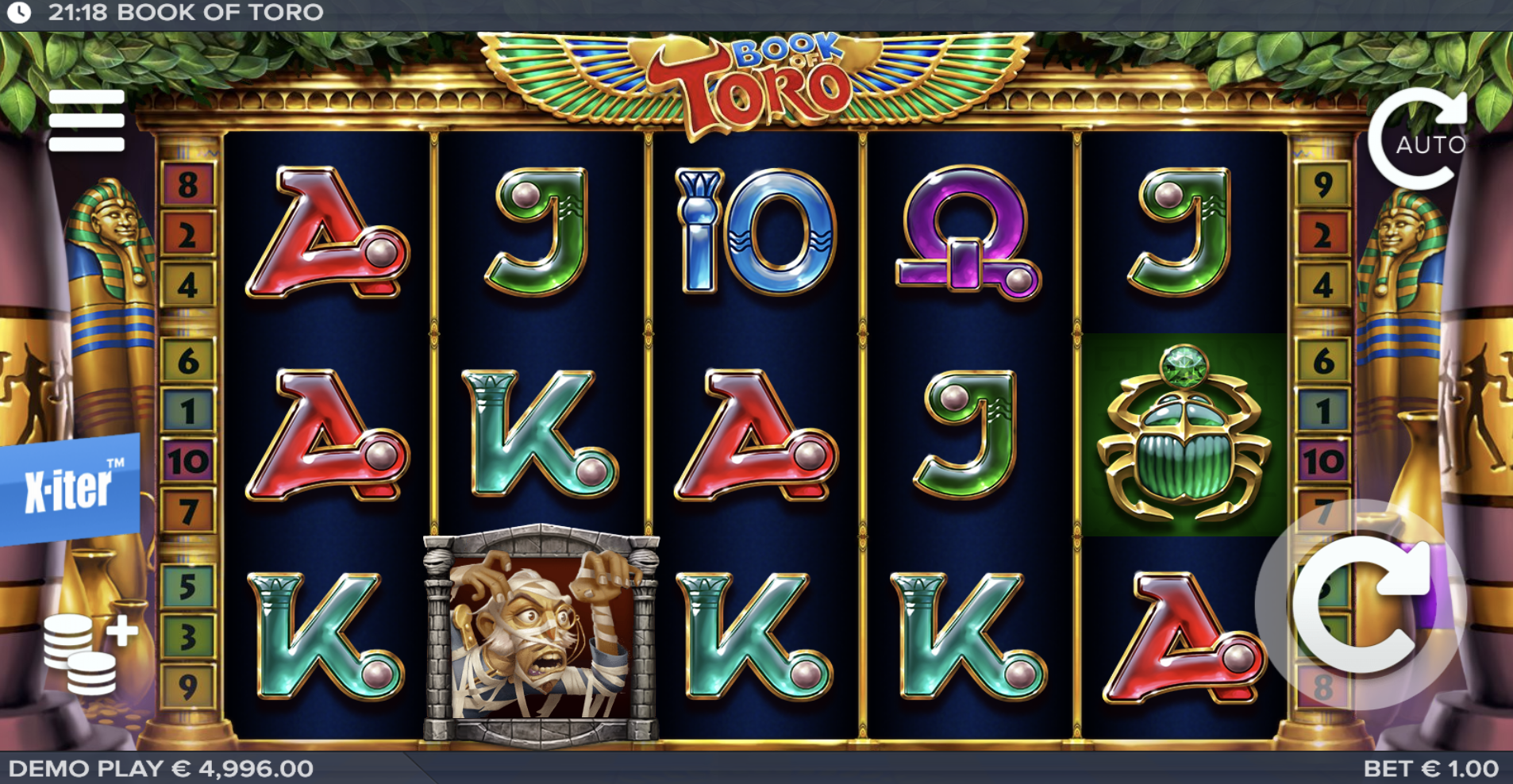Expand the menu options list

(87, 119)
